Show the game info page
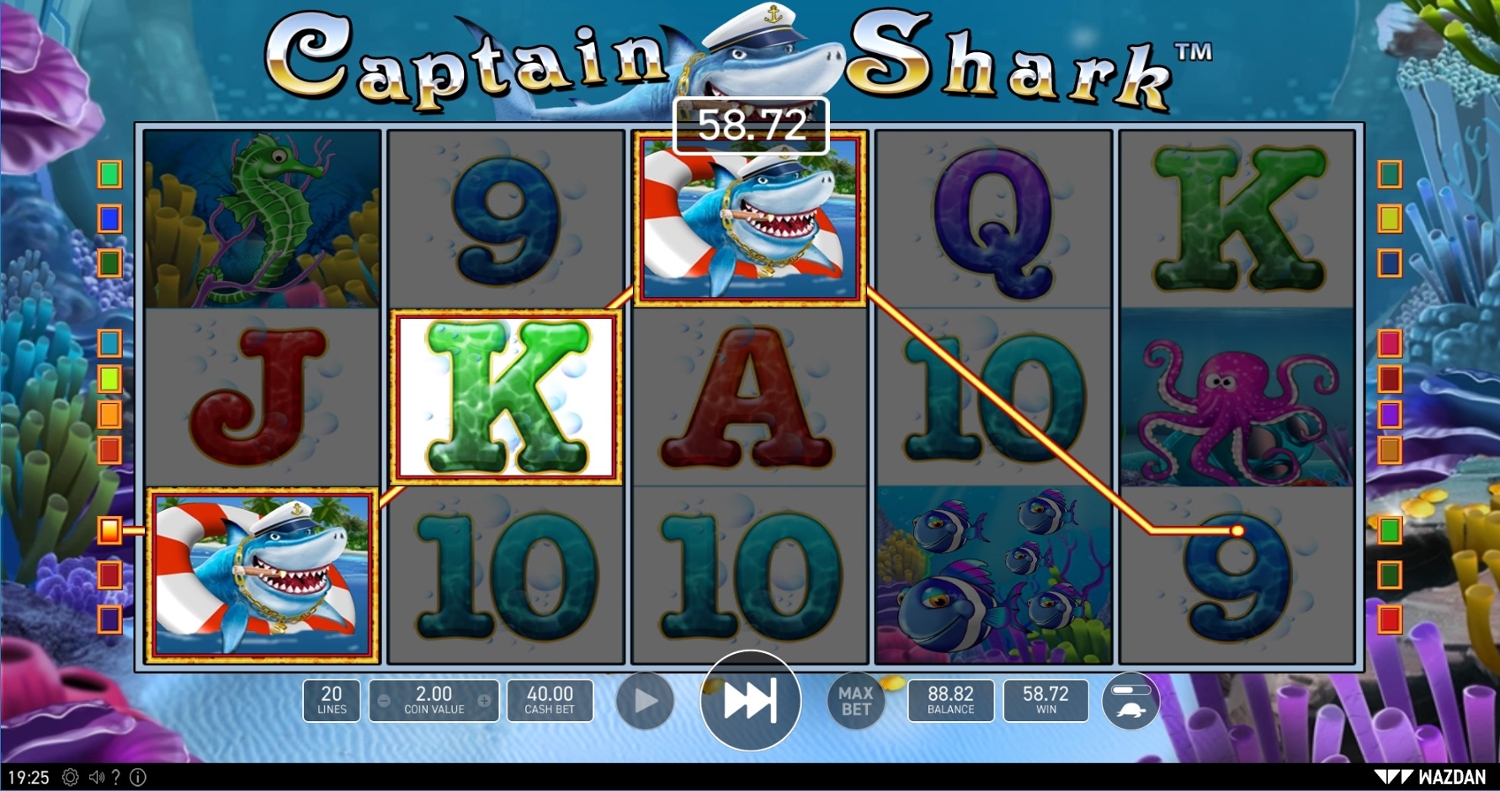Viewport: 1500px width, 791px height. point(138,777)
